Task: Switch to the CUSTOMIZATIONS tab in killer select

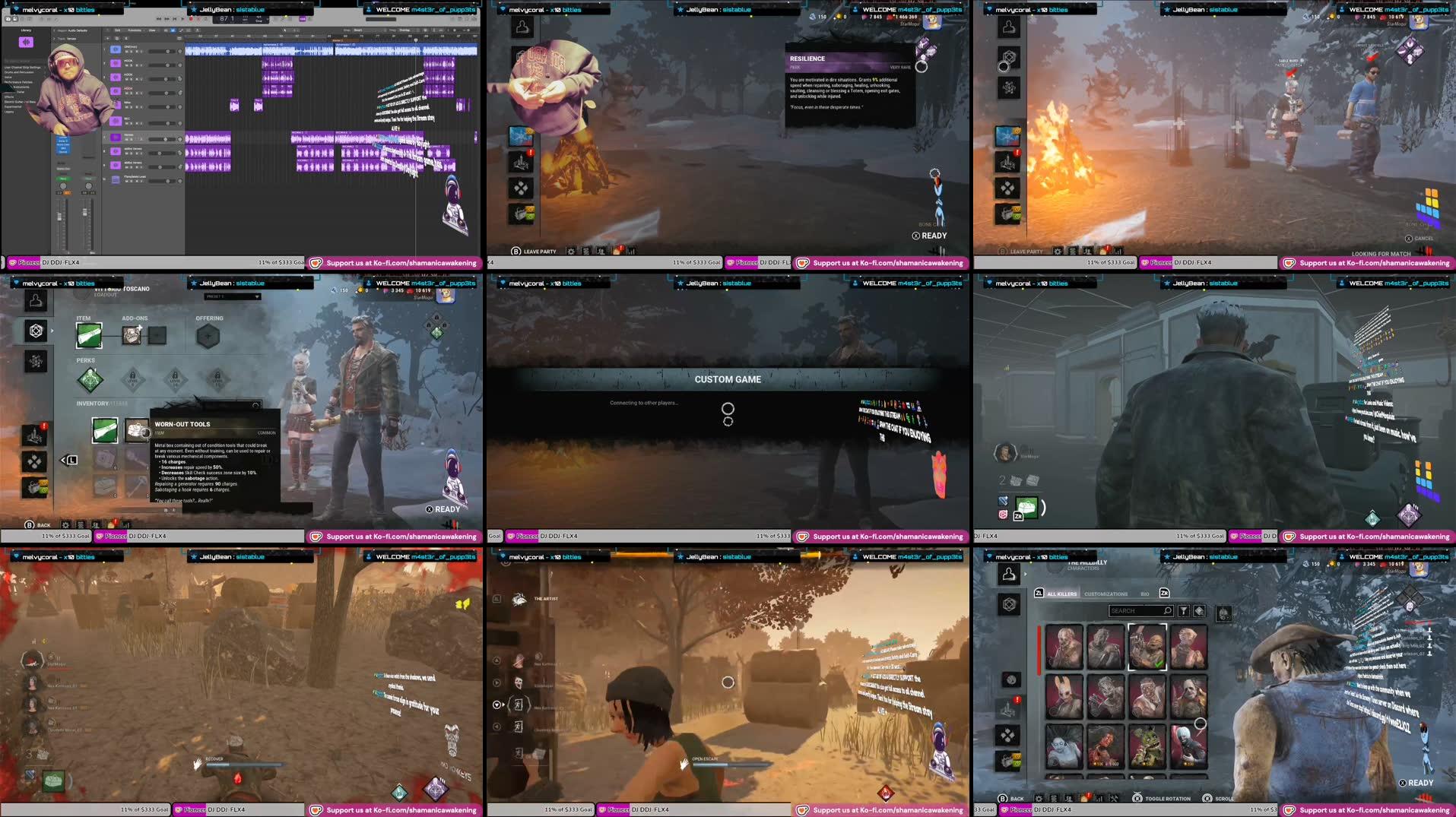Action: click(1105, 594)
